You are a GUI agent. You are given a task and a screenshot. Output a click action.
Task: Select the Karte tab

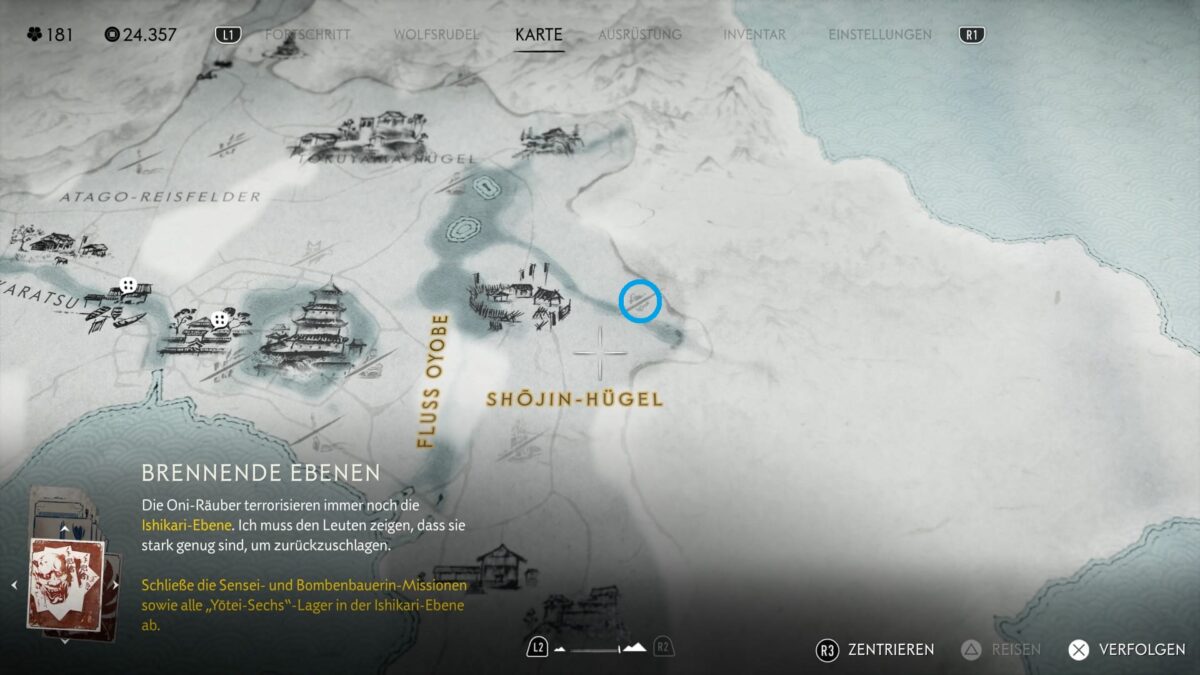(x=539, y=34)
